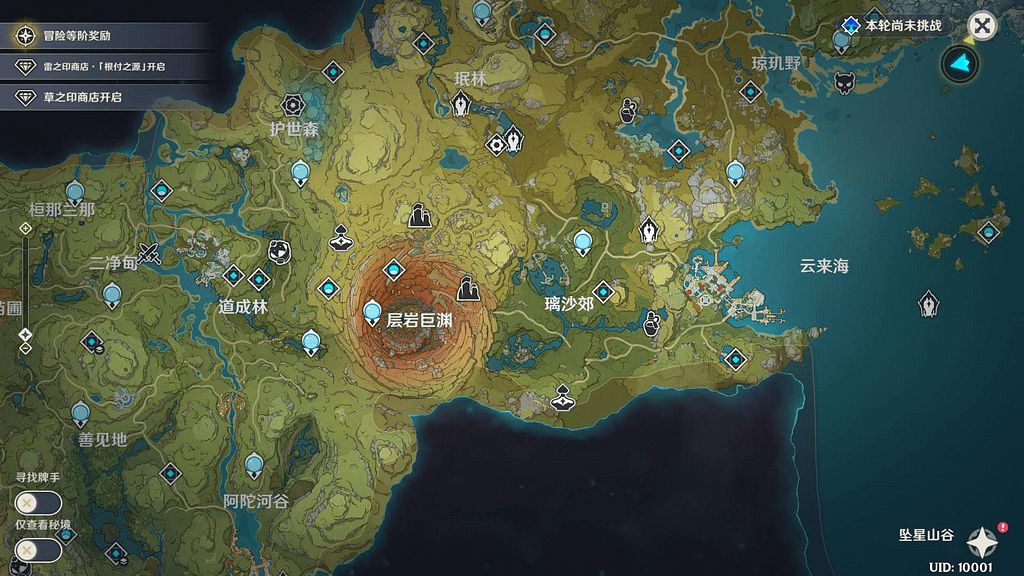Zoom in using the map's plus button
This screenshot has width=1024, height=576.
pyautogui.click(x=26, y=228)
